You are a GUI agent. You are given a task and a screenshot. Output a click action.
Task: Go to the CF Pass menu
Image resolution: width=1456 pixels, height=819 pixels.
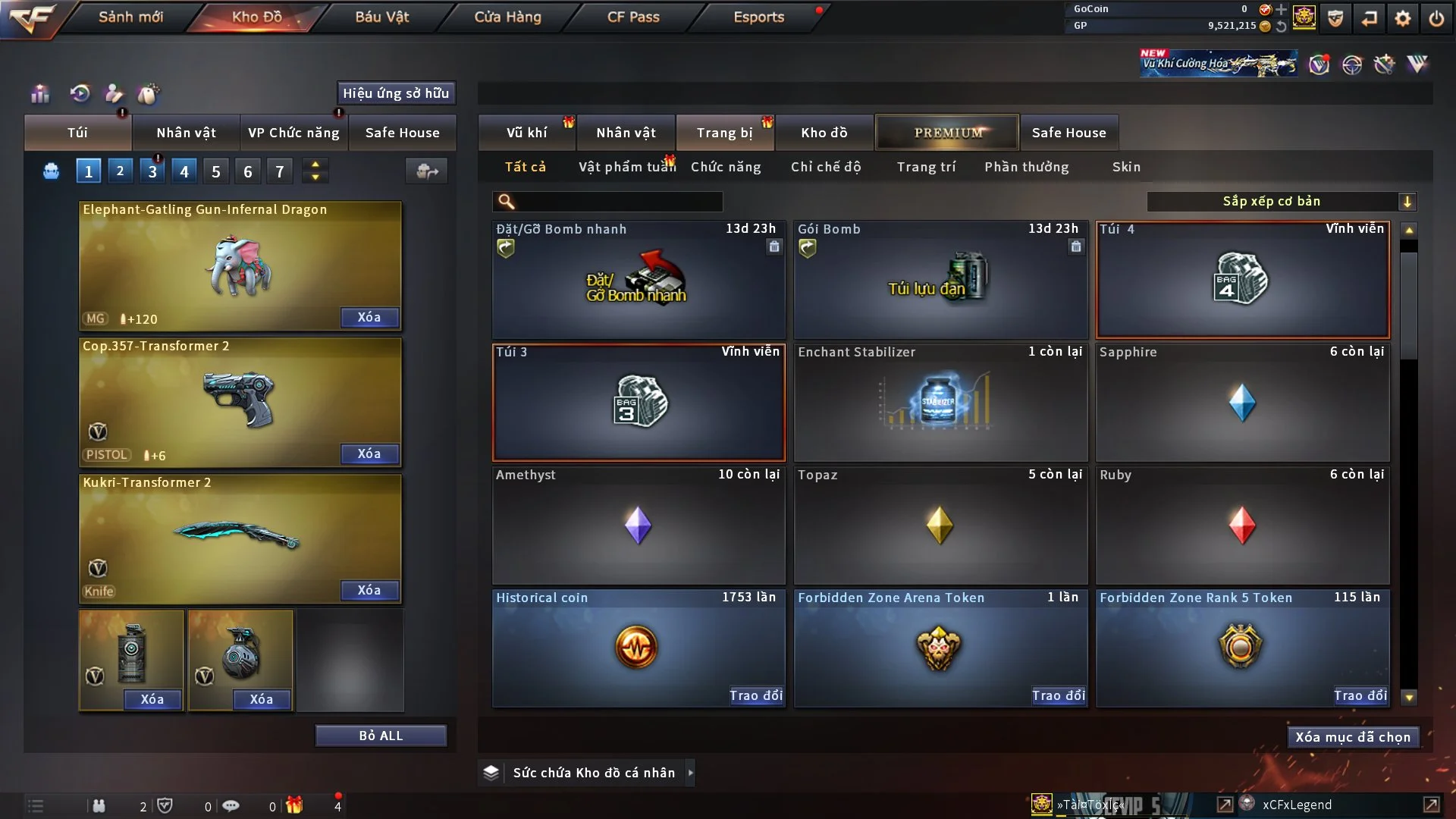point(633,17)
